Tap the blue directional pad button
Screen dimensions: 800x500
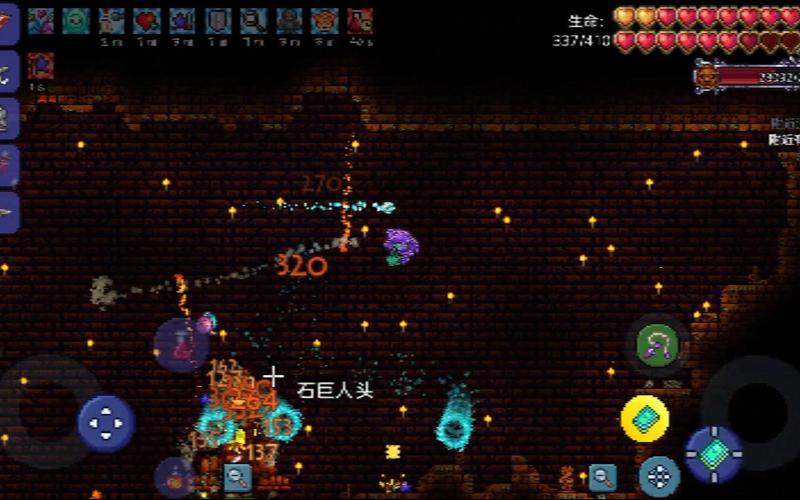coord(106,423)
